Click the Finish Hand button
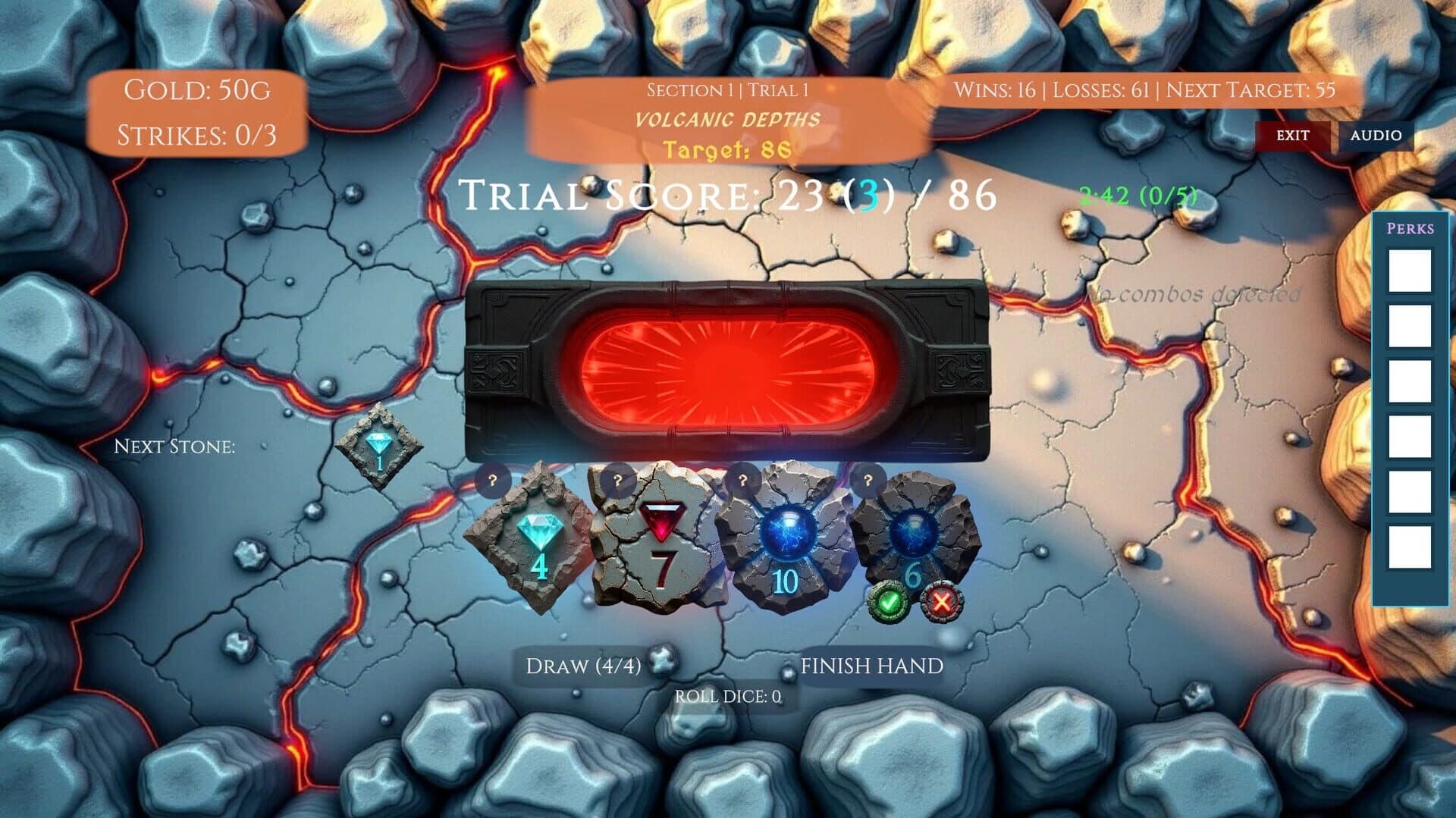 coord(874,668)
